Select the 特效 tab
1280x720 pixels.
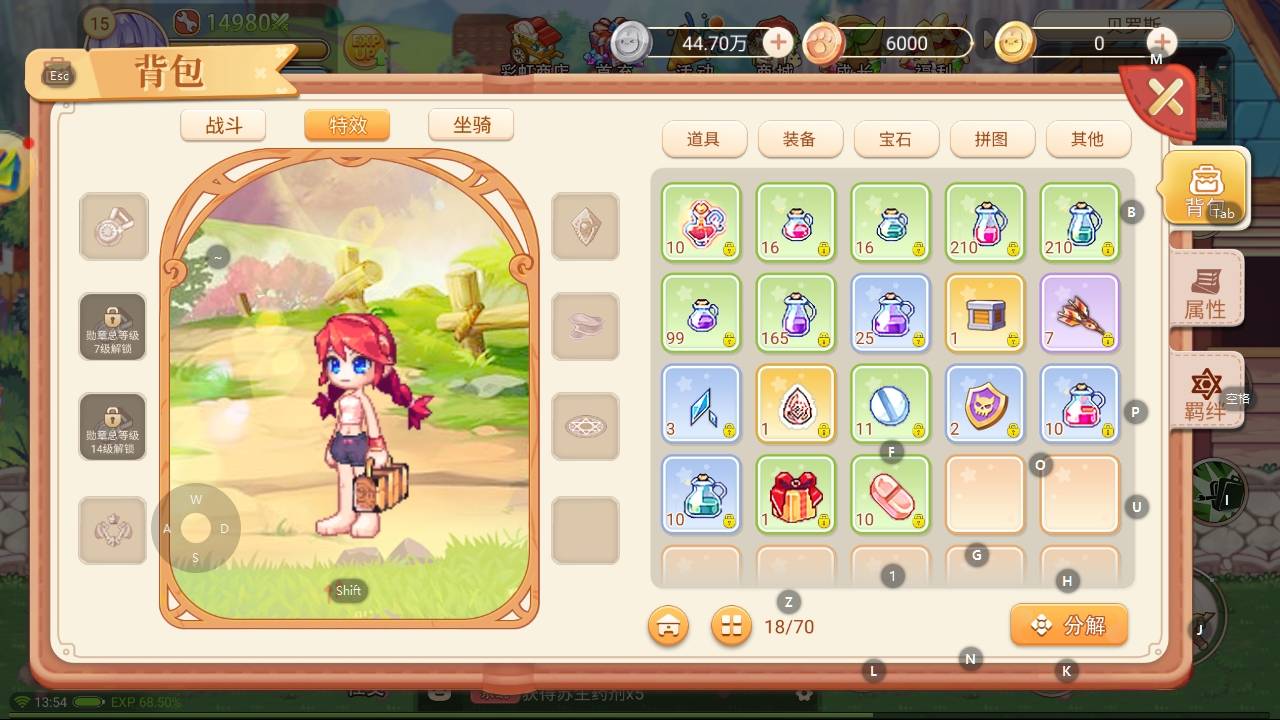347,125
